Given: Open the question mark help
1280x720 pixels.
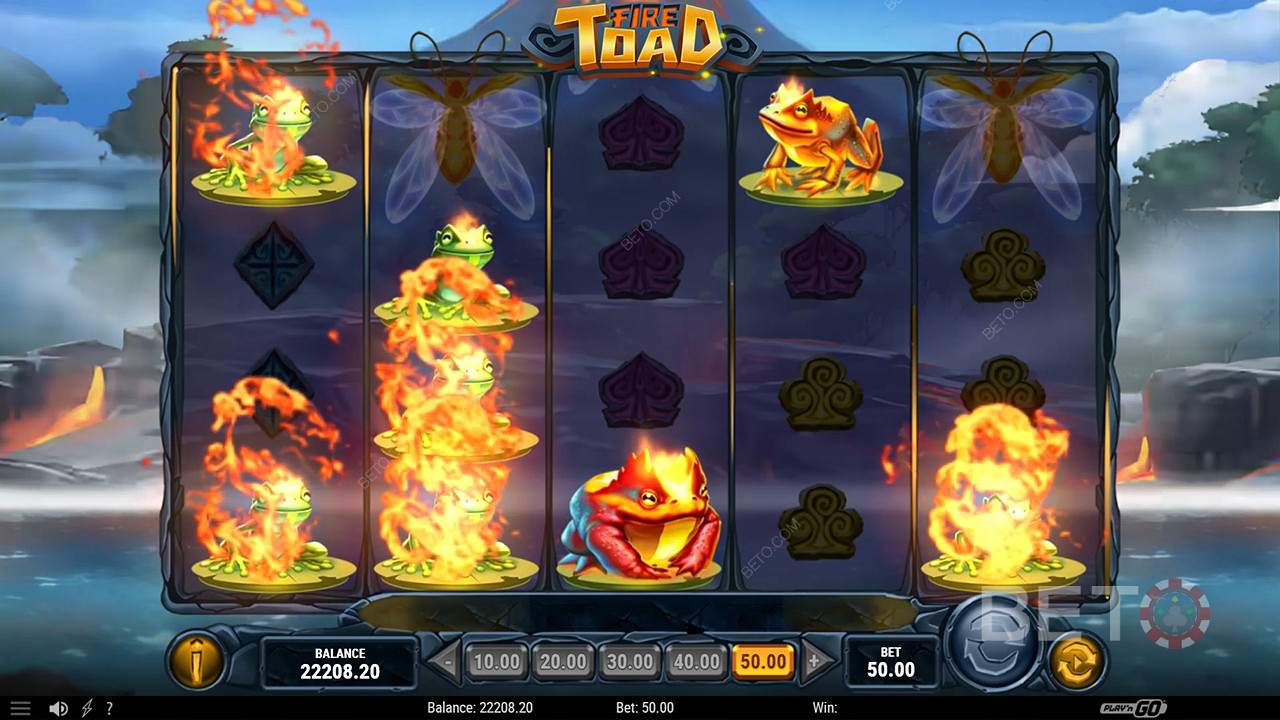Looking at the screenshot, I should pos(109,708).
